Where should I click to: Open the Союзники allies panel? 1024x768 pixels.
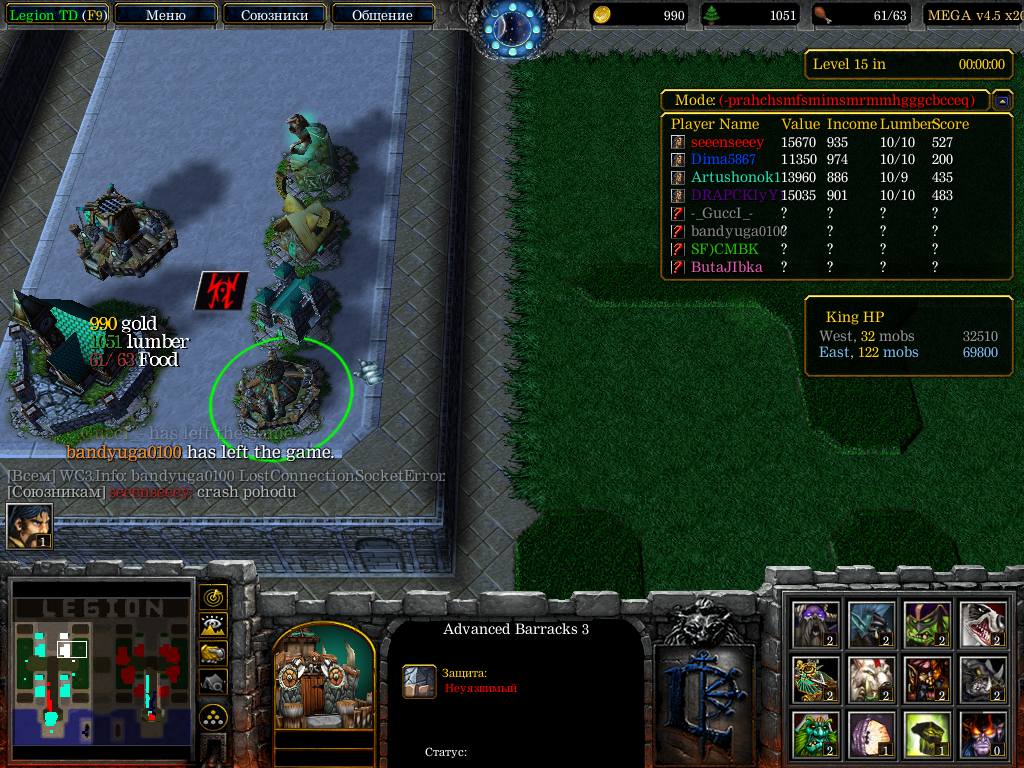[x=274, y=15]
